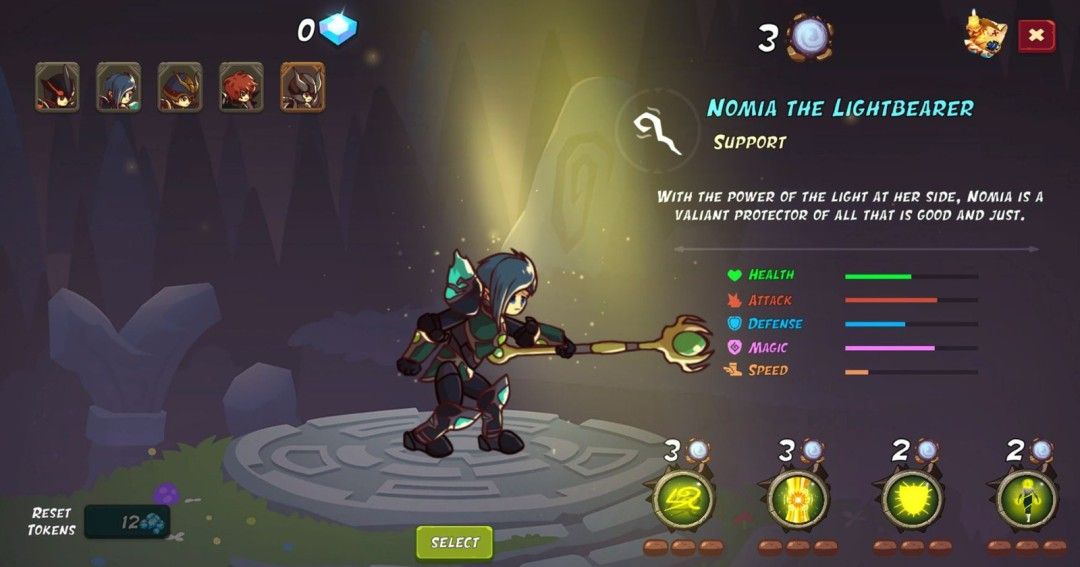View the yellow scribble rune ability

tap(683, 499)
